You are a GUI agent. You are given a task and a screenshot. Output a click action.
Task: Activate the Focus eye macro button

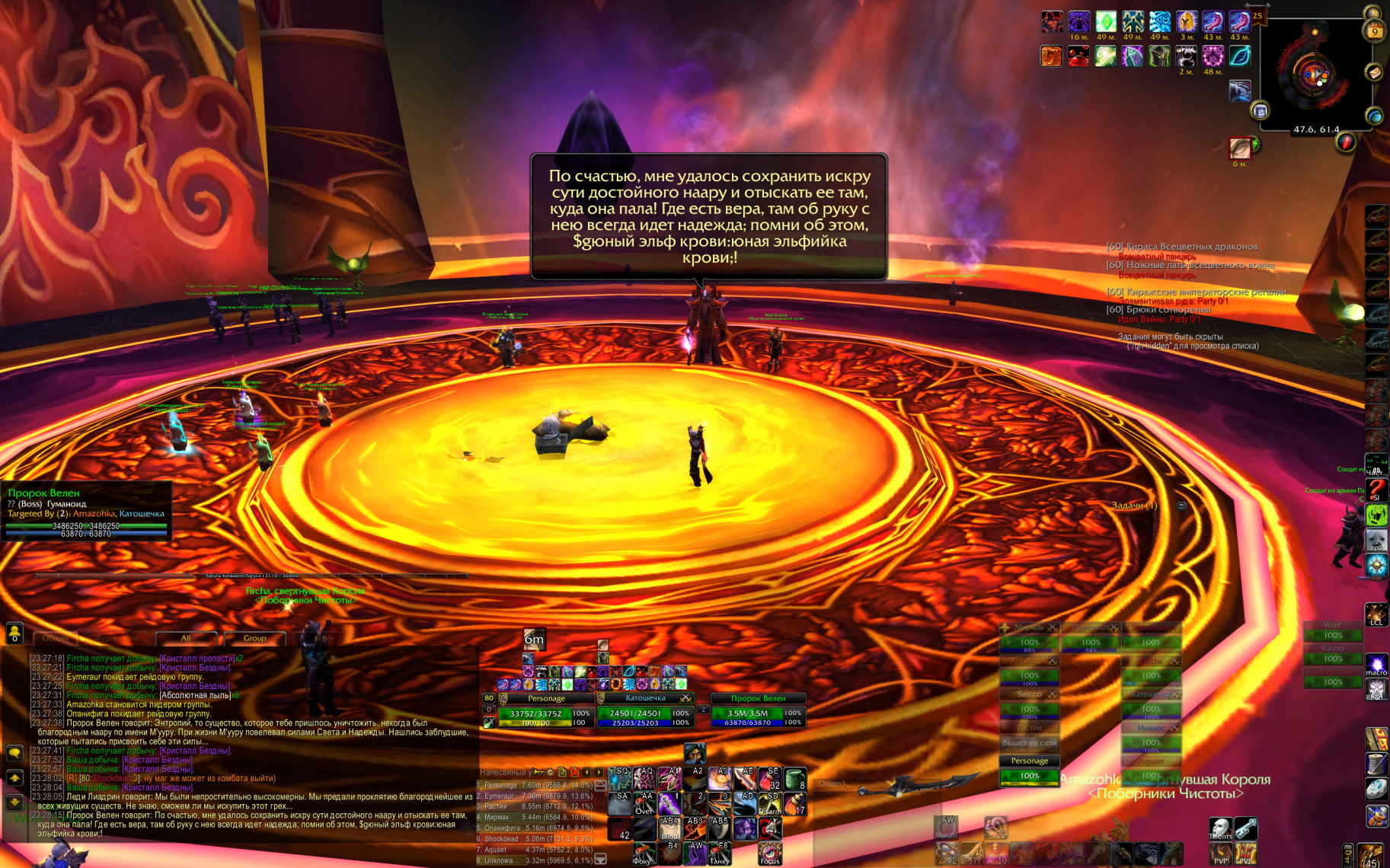pos(769,853)
